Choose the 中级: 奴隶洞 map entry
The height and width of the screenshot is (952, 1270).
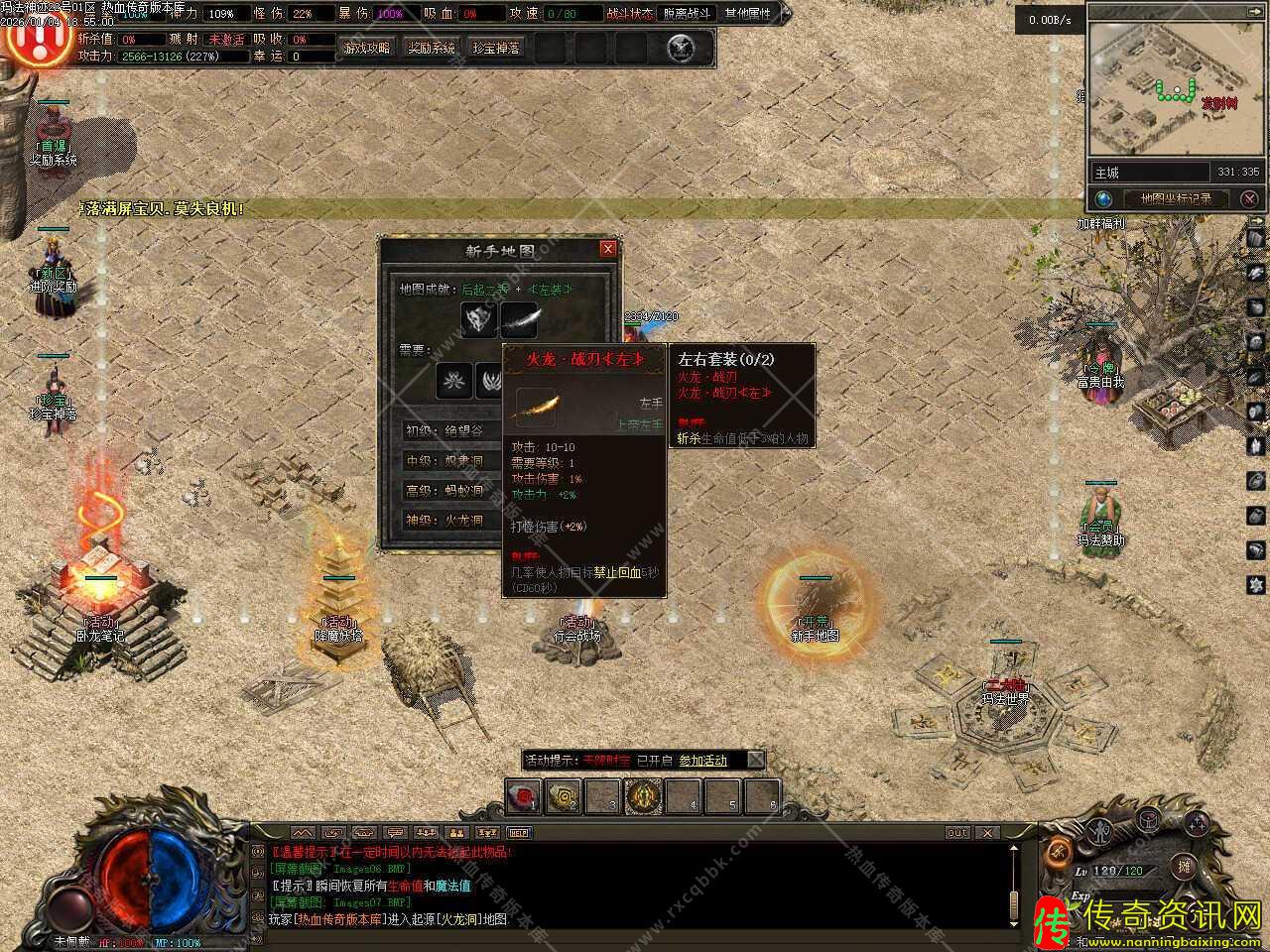click(x=446, y=461)
